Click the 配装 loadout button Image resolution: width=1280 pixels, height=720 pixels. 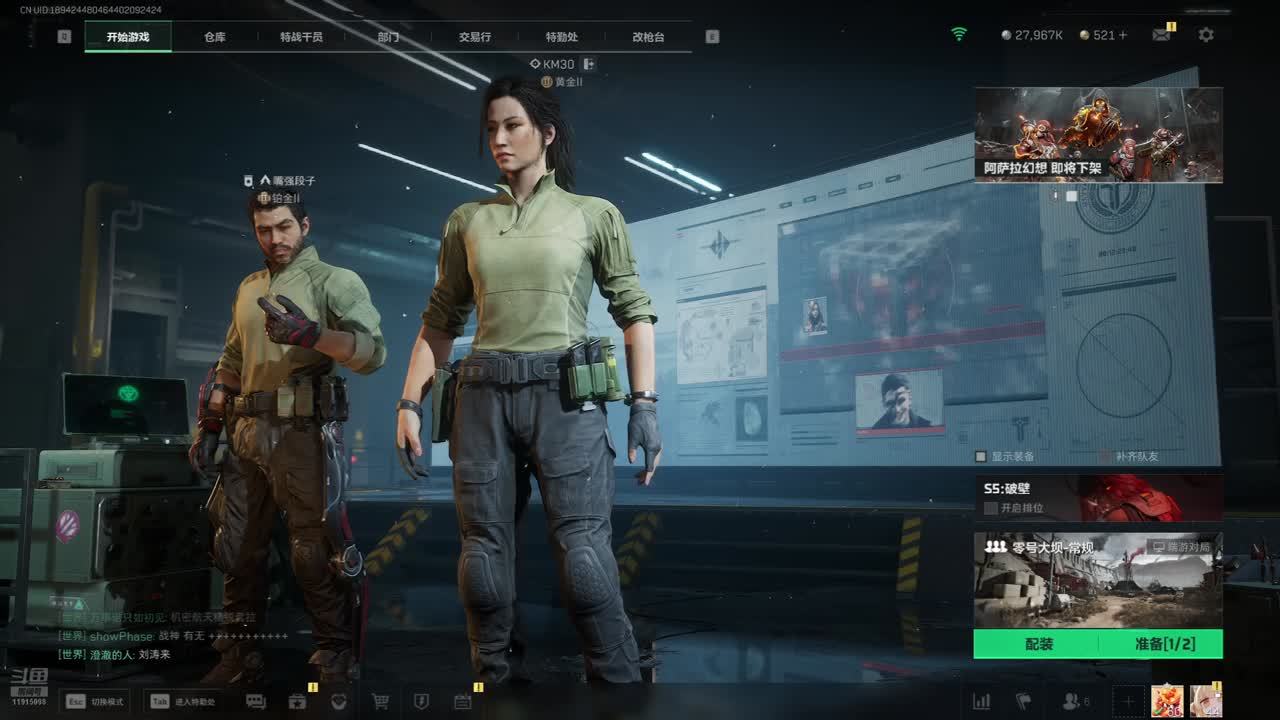tap(1039, 644)
